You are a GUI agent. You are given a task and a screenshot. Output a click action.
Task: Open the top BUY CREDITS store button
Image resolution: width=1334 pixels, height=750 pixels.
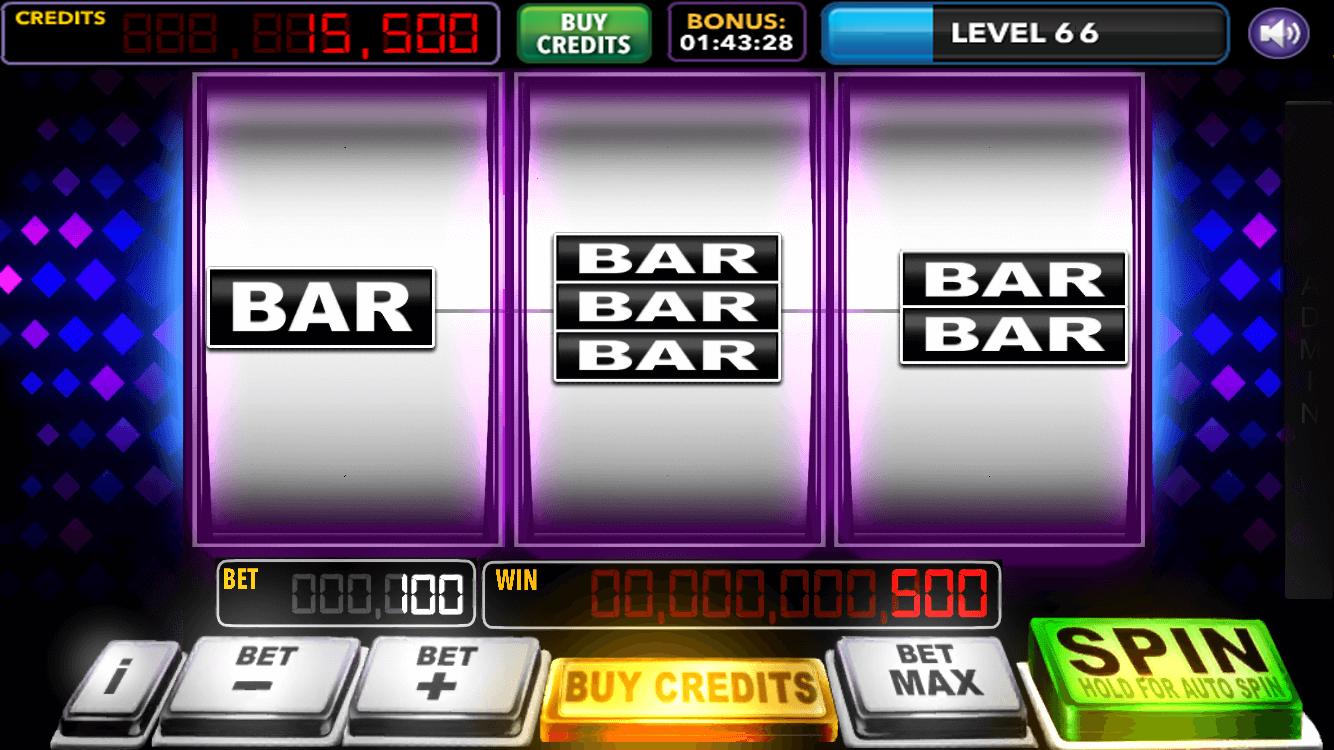click(x=584, y=31)
